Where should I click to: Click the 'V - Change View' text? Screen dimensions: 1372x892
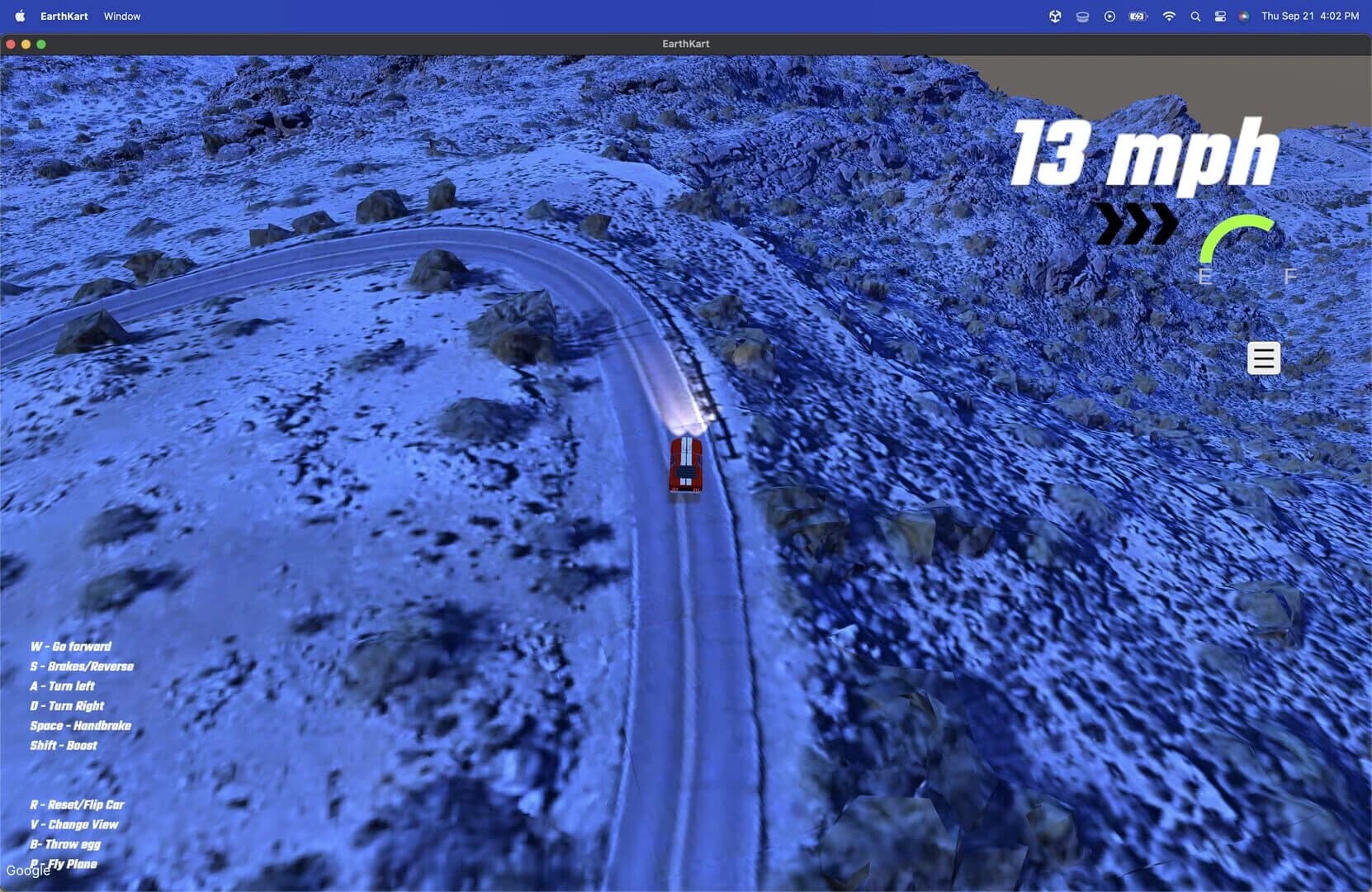pyautogui.click(x=74, y=824)
